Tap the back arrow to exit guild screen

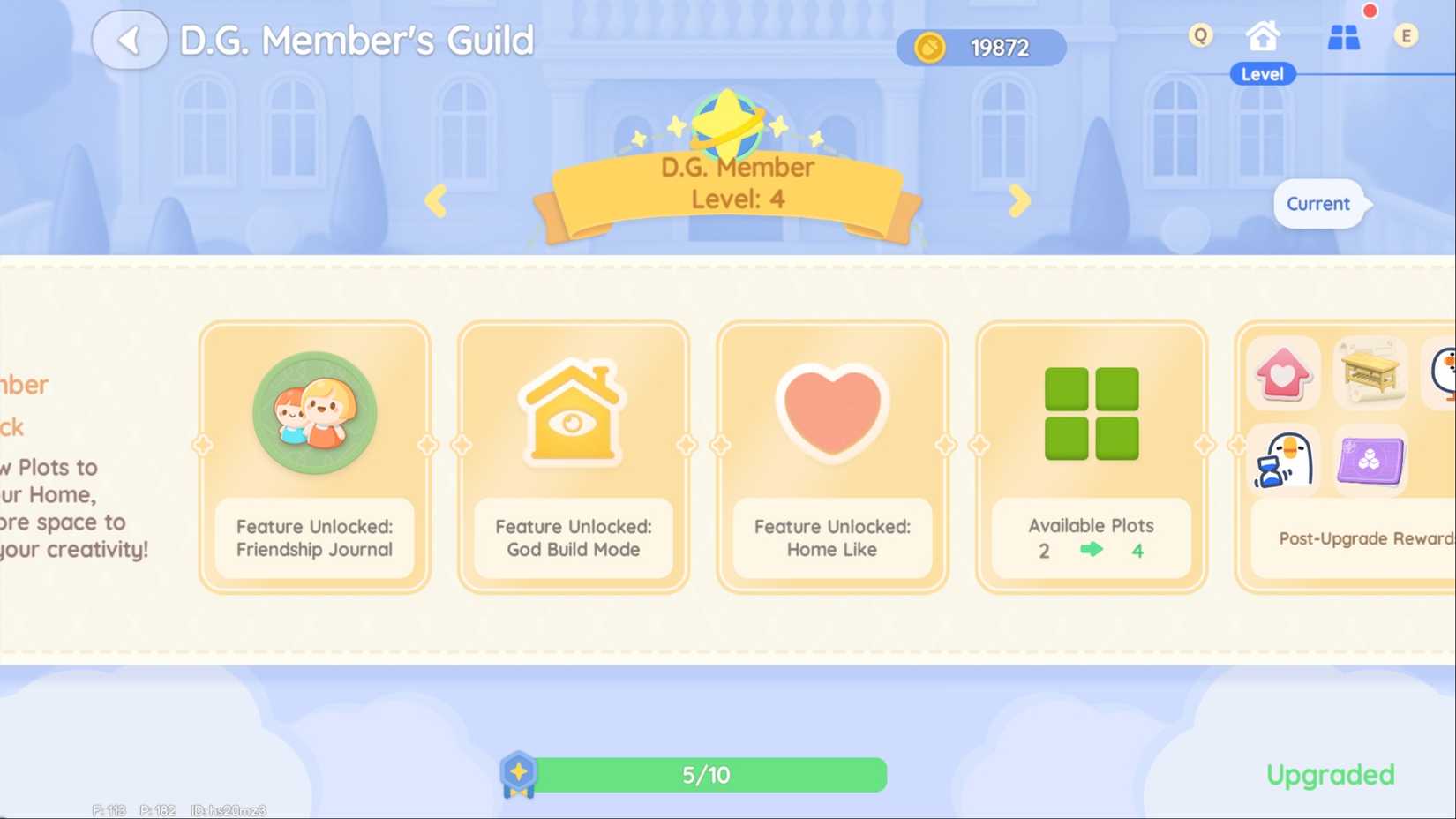[x=129, y=40]
